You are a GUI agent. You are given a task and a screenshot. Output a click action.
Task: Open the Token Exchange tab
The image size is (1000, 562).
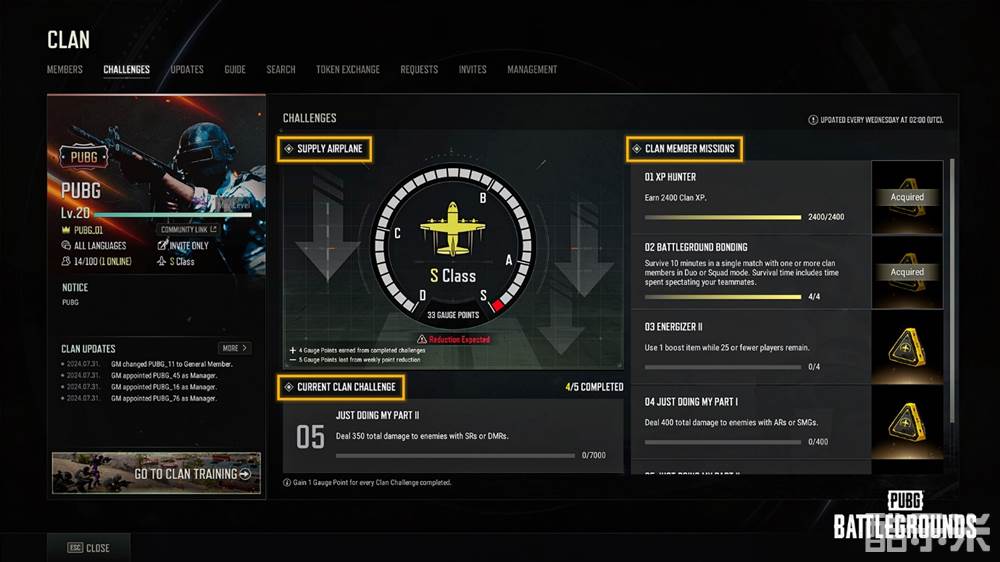[x=348, y=70]
